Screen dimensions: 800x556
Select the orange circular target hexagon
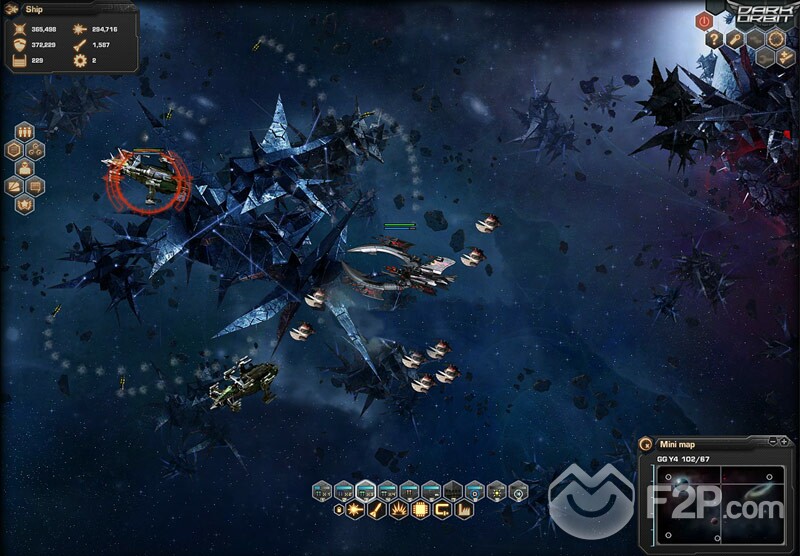pos(776,39)
